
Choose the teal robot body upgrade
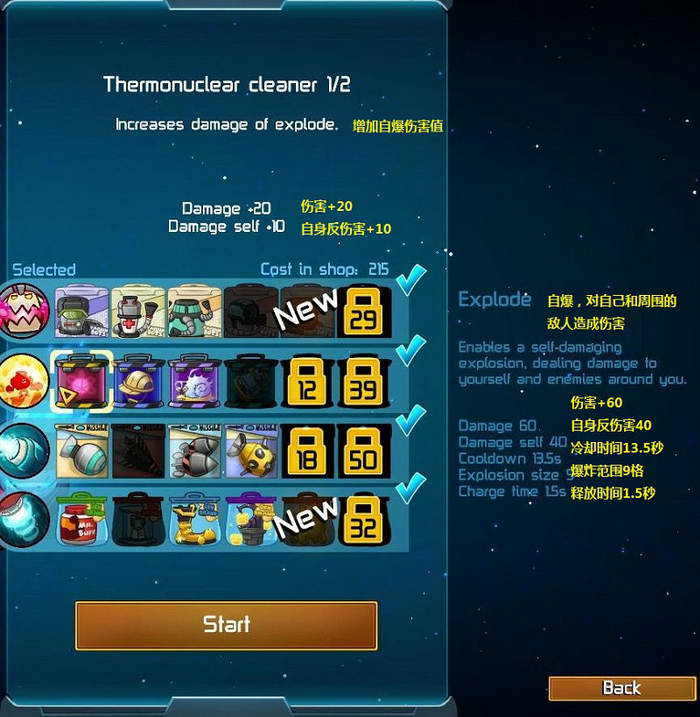[194, 311]
